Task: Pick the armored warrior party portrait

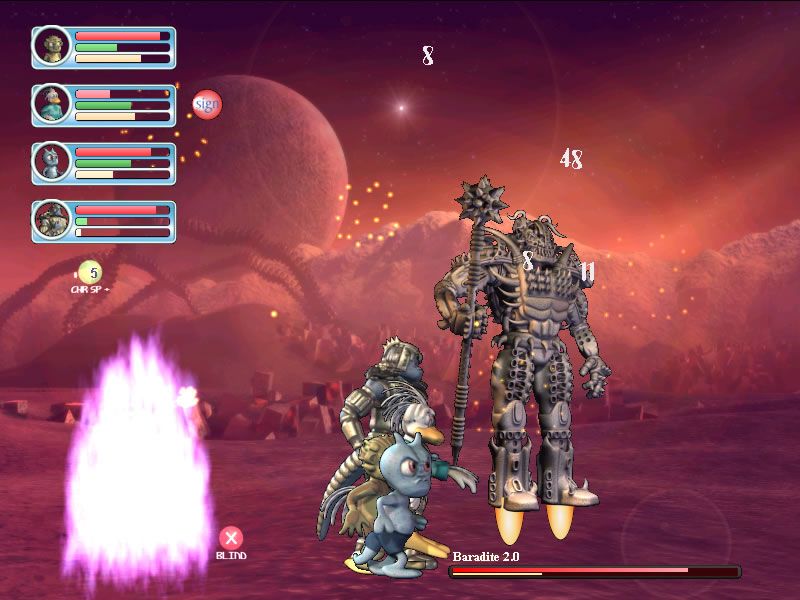Action: click(x=51, y=220)
